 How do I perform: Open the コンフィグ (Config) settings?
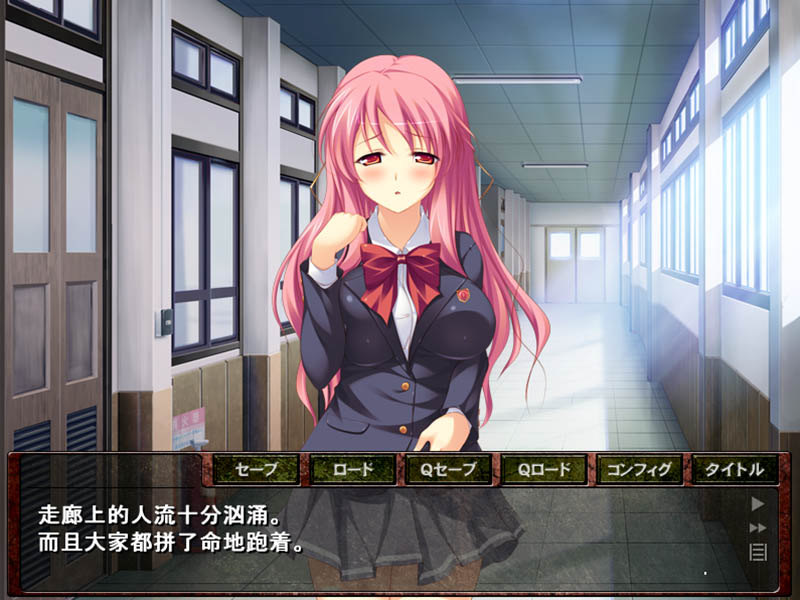(640, 468)
